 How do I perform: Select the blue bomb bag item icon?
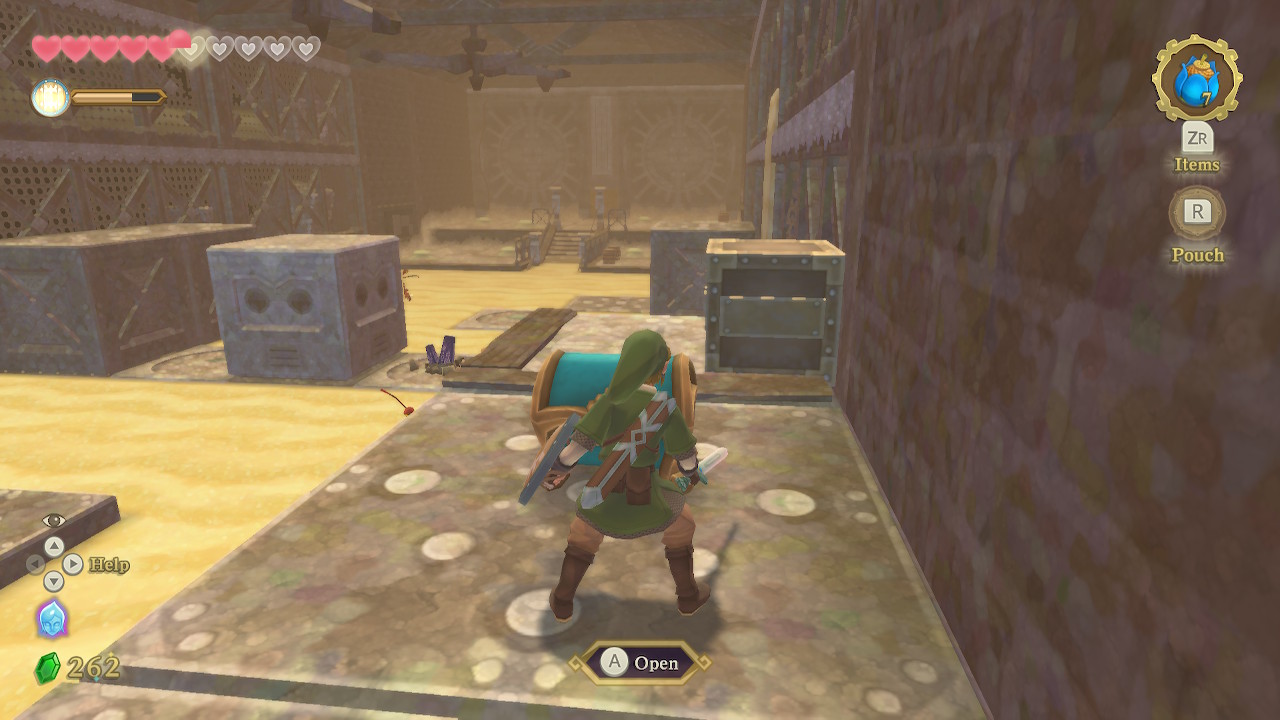point(1197,79)
